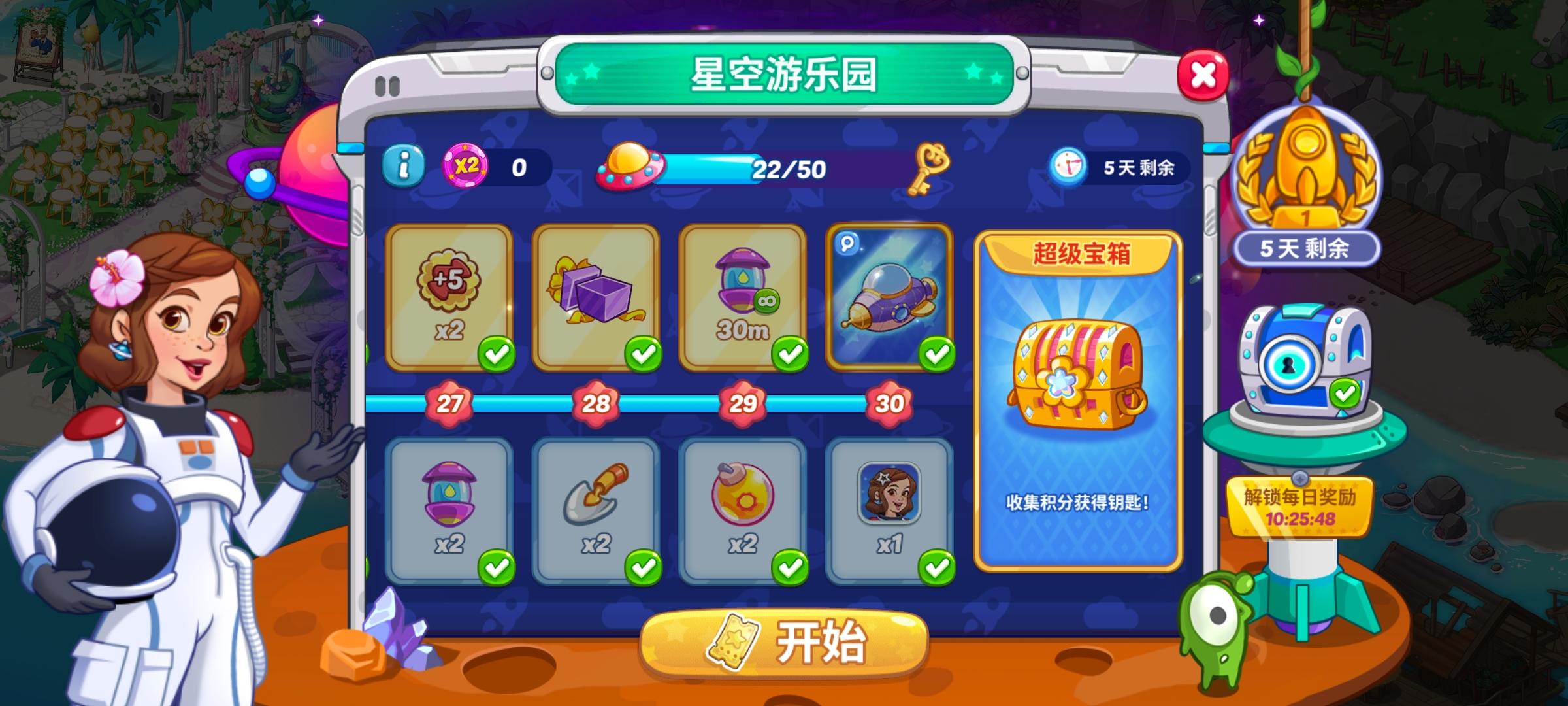
Task: Click the golden key icon
Action: 930,170
